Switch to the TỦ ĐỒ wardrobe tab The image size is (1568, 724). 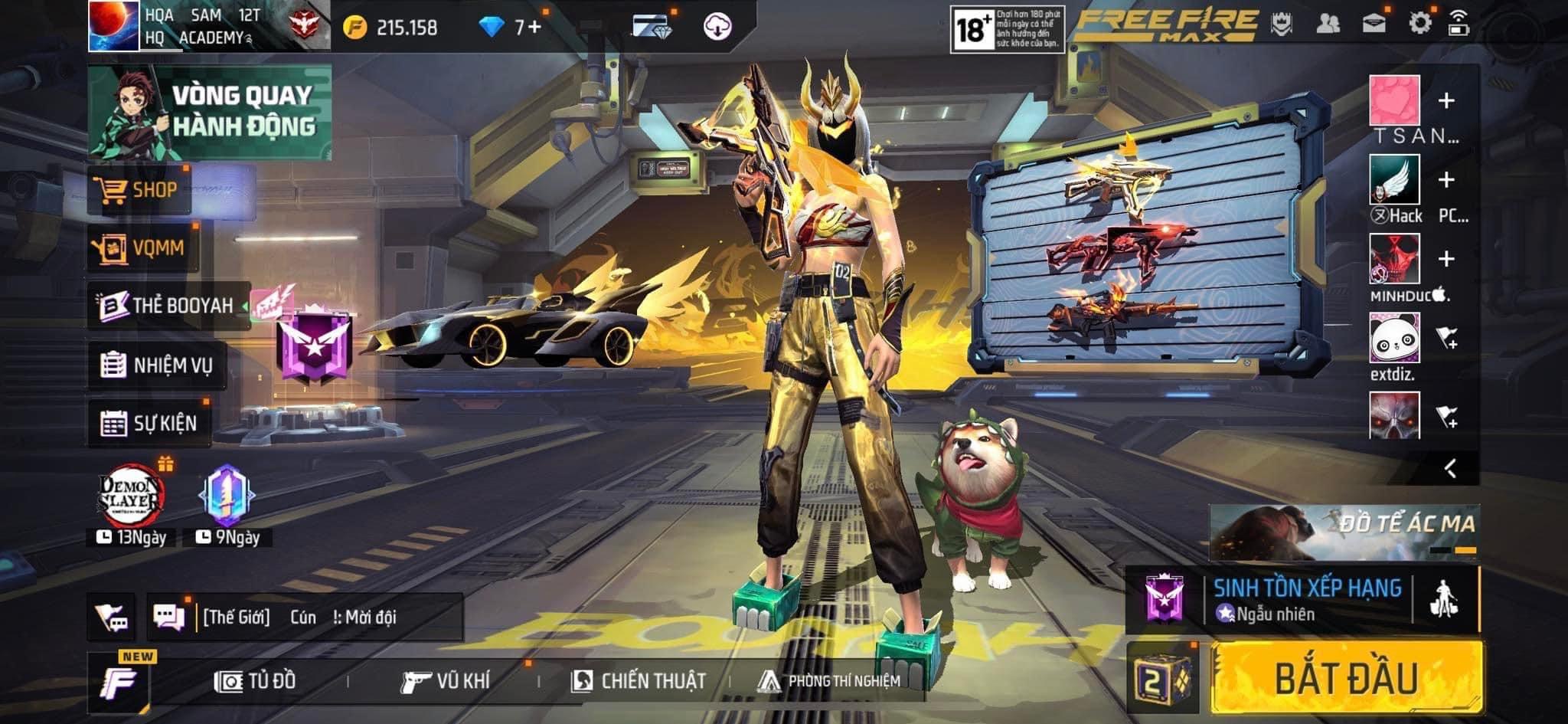[x=255, y=680]
